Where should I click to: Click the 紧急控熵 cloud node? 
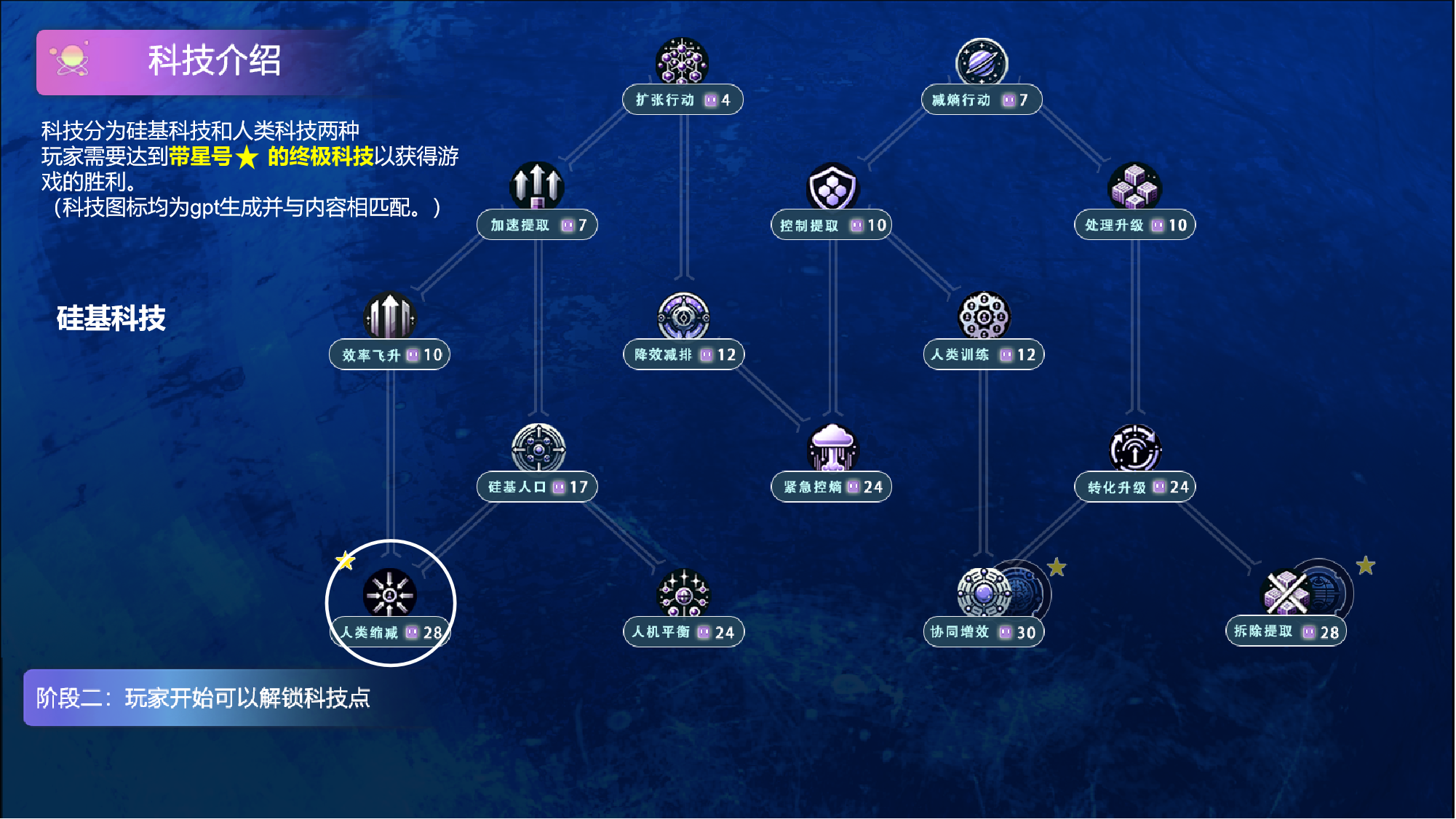832,449
